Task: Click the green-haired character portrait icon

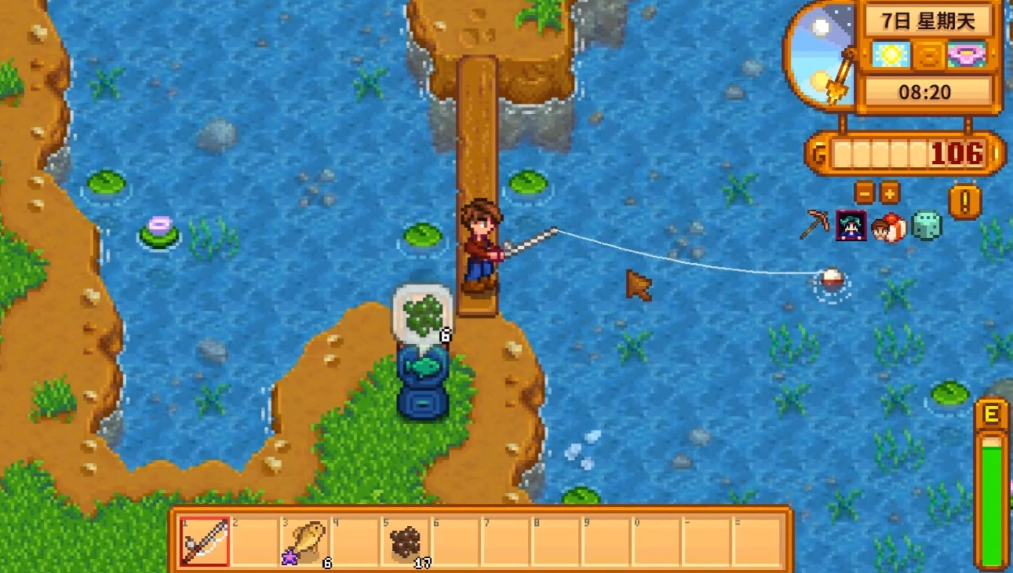Action: point(851,225)
